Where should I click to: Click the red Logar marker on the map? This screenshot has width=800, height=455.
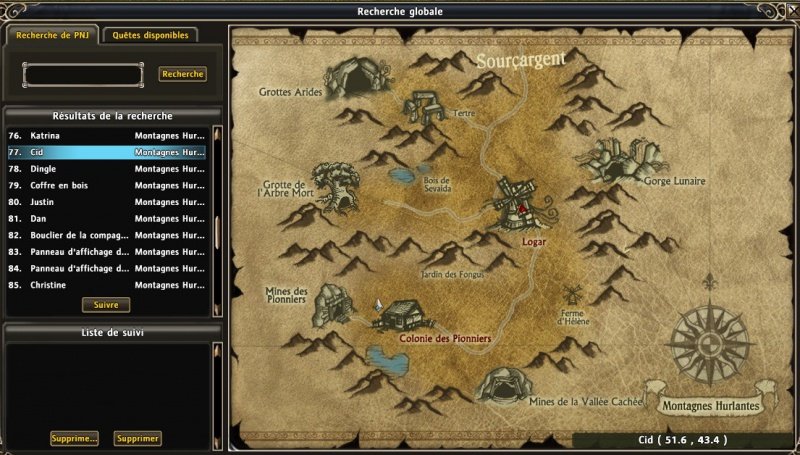tap(521, 209)
